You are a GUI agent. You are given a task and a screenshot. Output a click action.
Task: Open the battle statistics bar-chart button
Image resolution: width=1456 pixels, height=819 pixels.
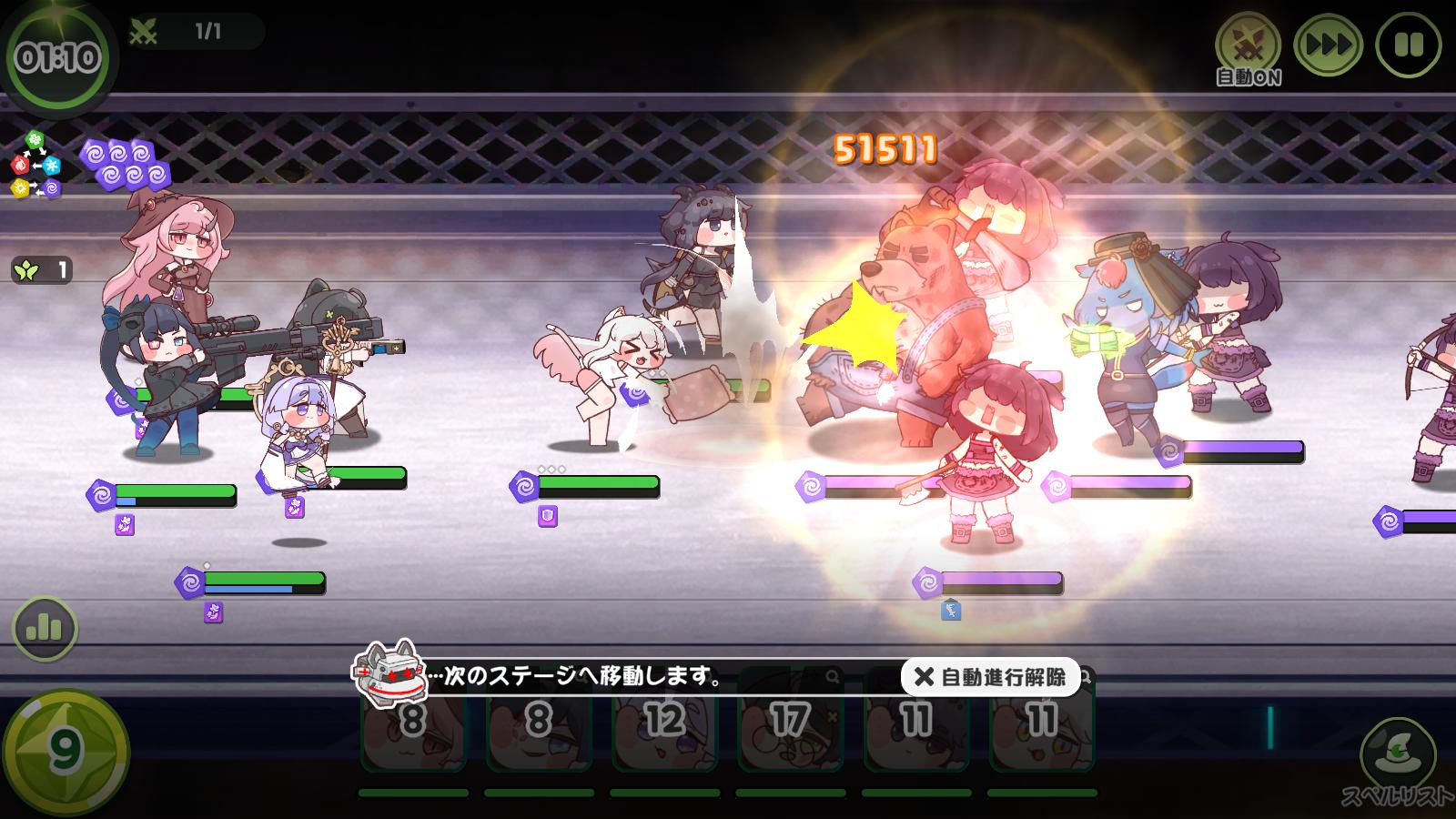[x=44, y=628]
